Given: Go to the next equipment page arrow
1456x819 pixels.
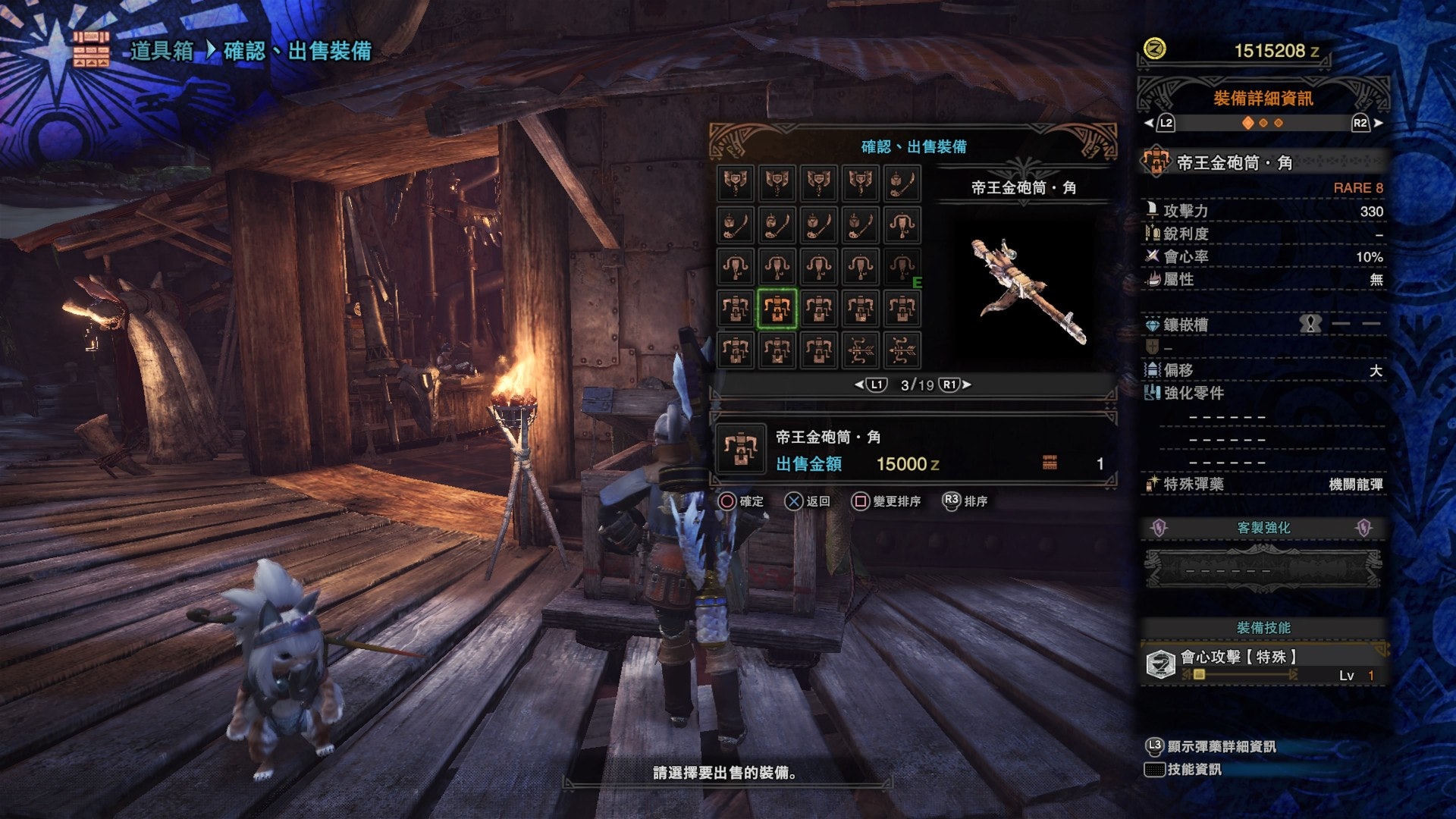Looking at the screenshot, I should [x=967, y=385].
